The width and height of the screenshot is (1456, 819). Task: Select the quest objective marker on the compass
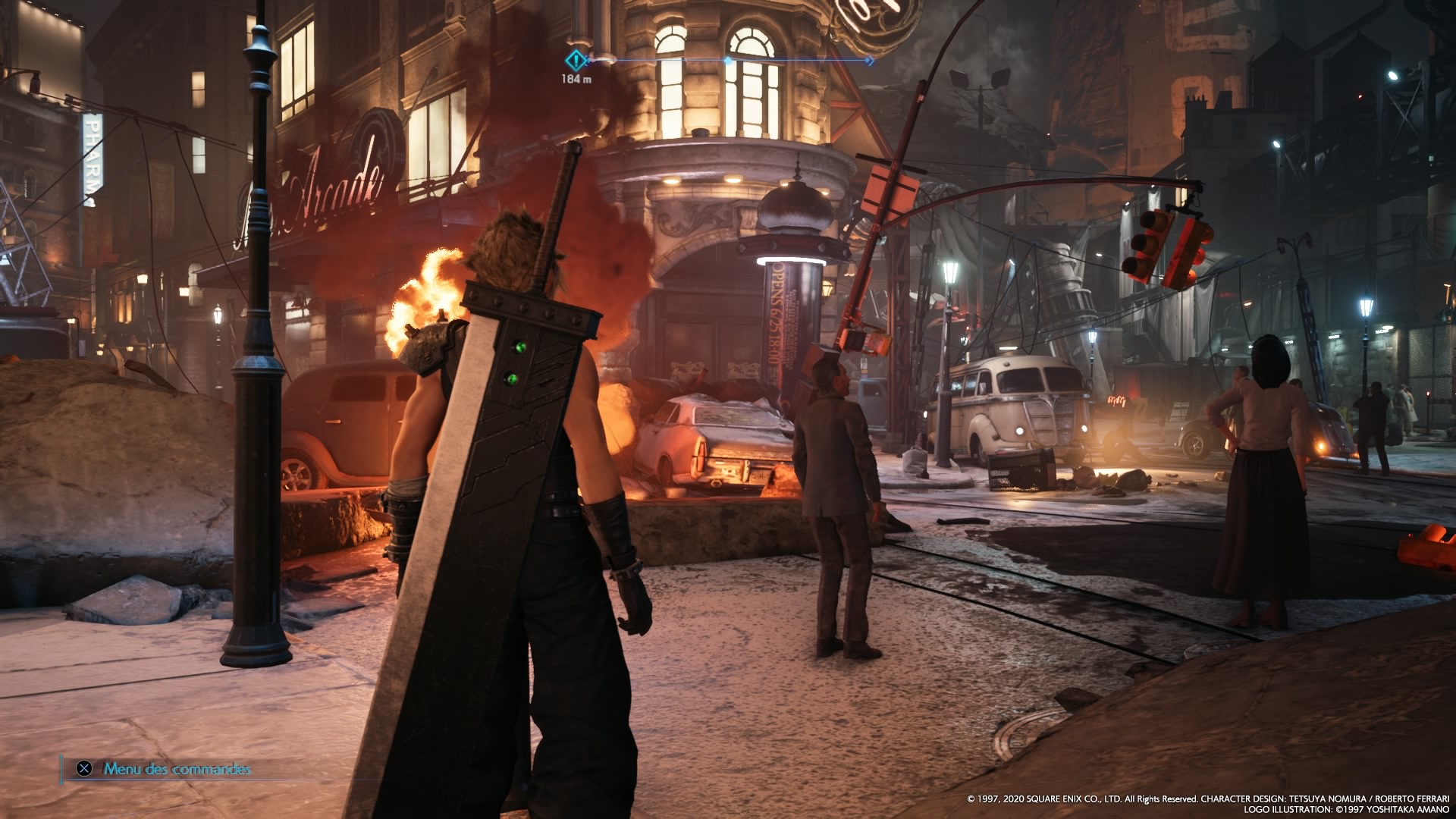576,60
